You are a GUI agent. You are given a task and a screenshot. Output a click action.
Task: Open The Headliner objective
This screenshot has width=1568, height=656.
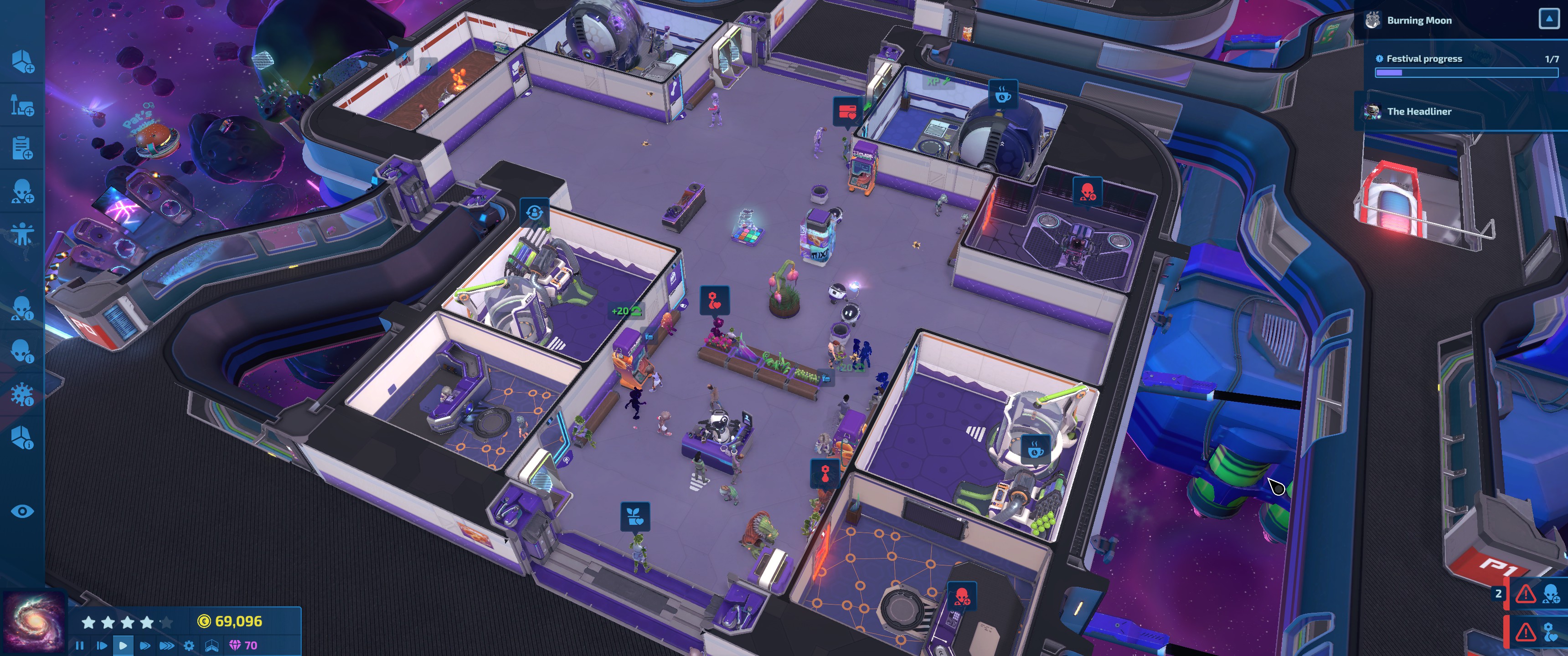pos(1419,111)
